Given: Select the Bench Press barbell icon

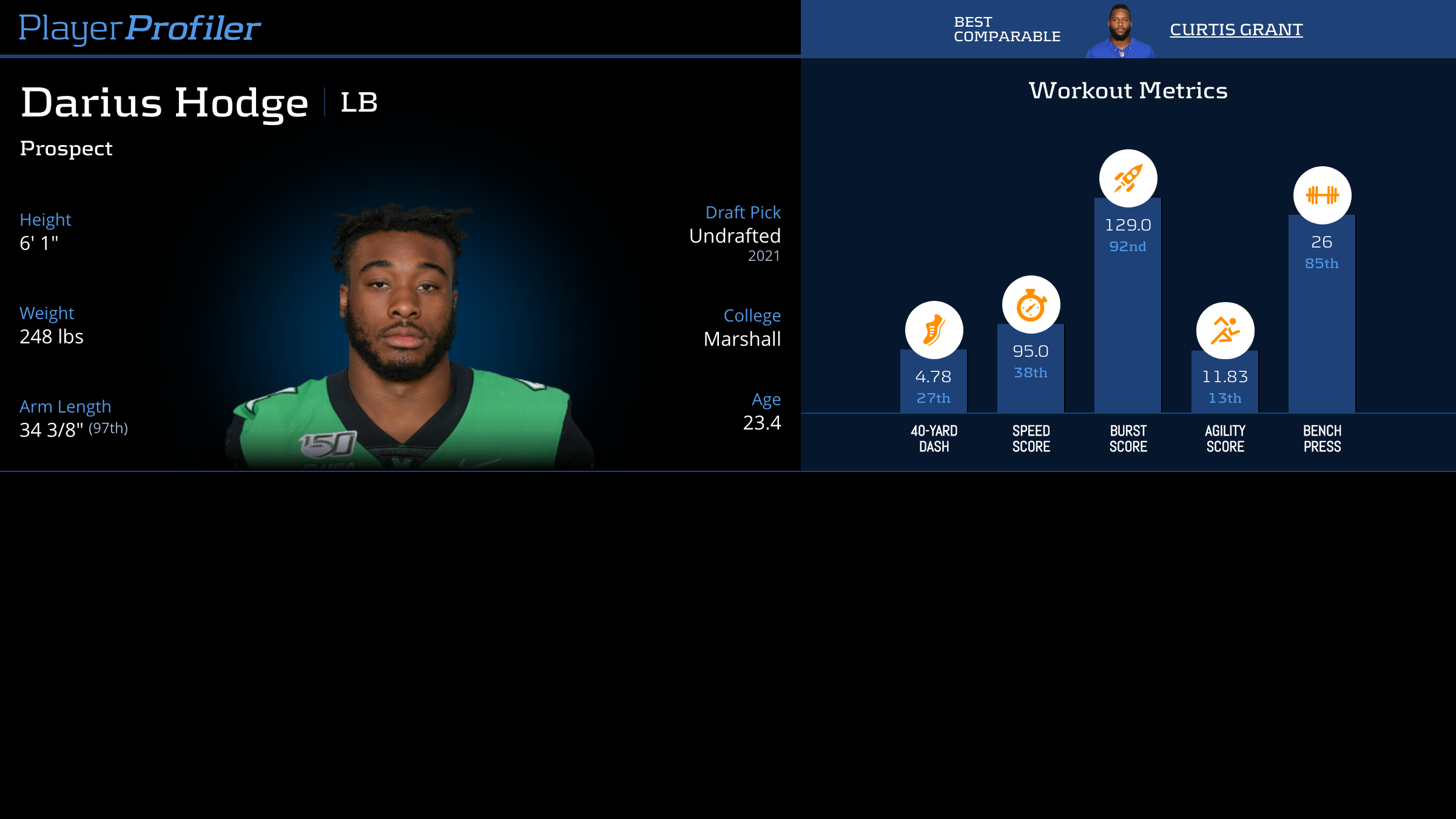Looking at the screenshot, I should (x=1322, y=195).
